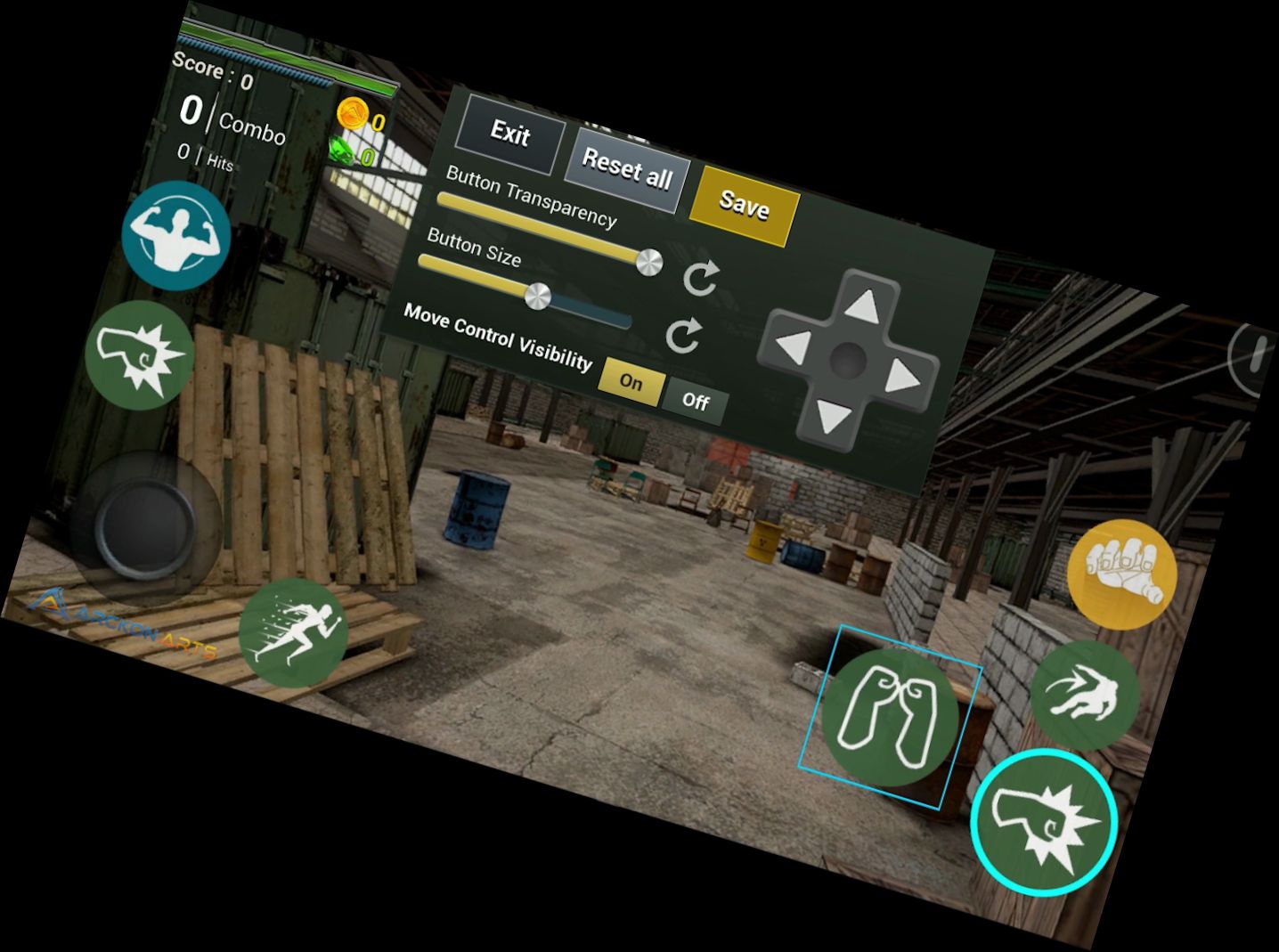1279x952 pixels.
Task: Turn Move Control Visibility Off
Action: (696, 401)
